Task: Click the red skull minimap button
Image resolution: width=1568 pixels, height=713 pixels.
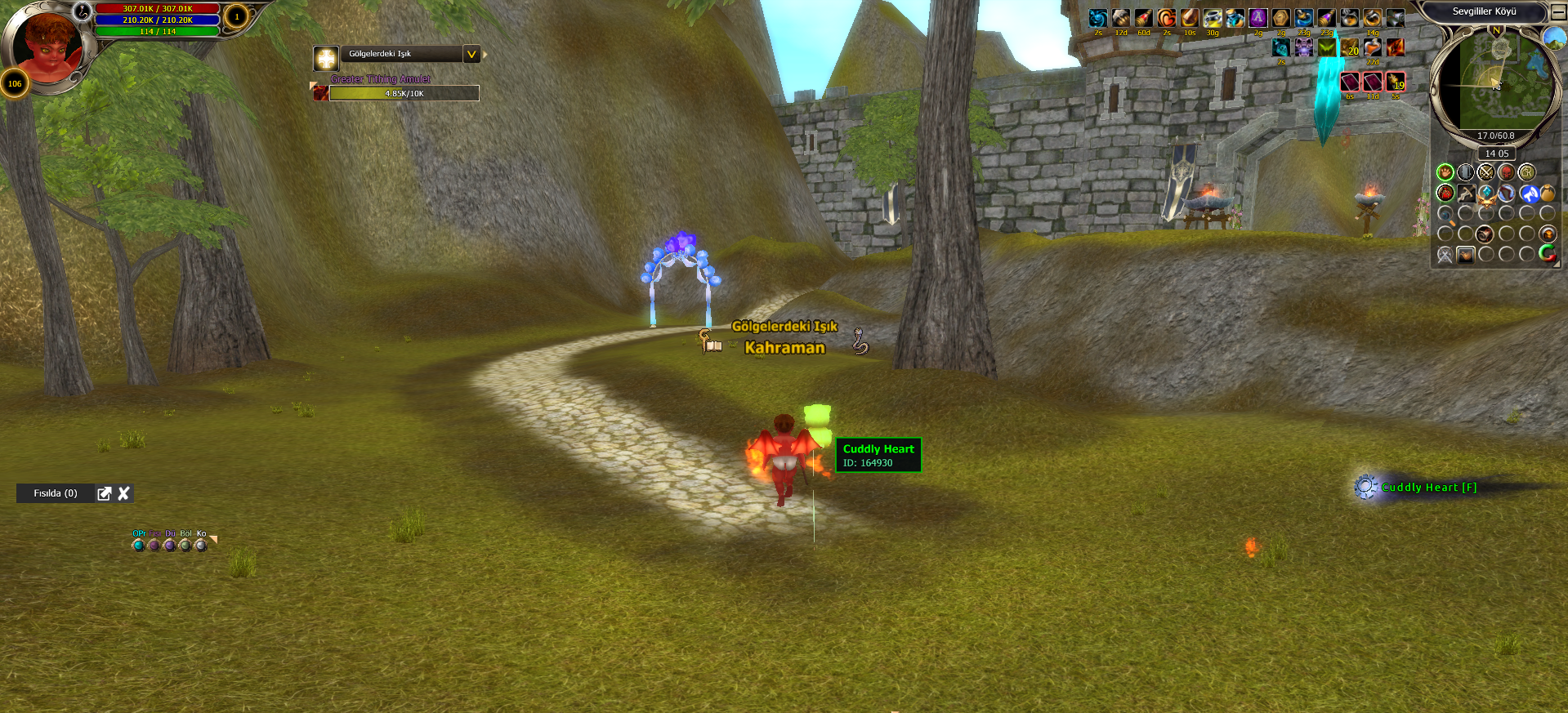Action: [x=1506, y=172]
